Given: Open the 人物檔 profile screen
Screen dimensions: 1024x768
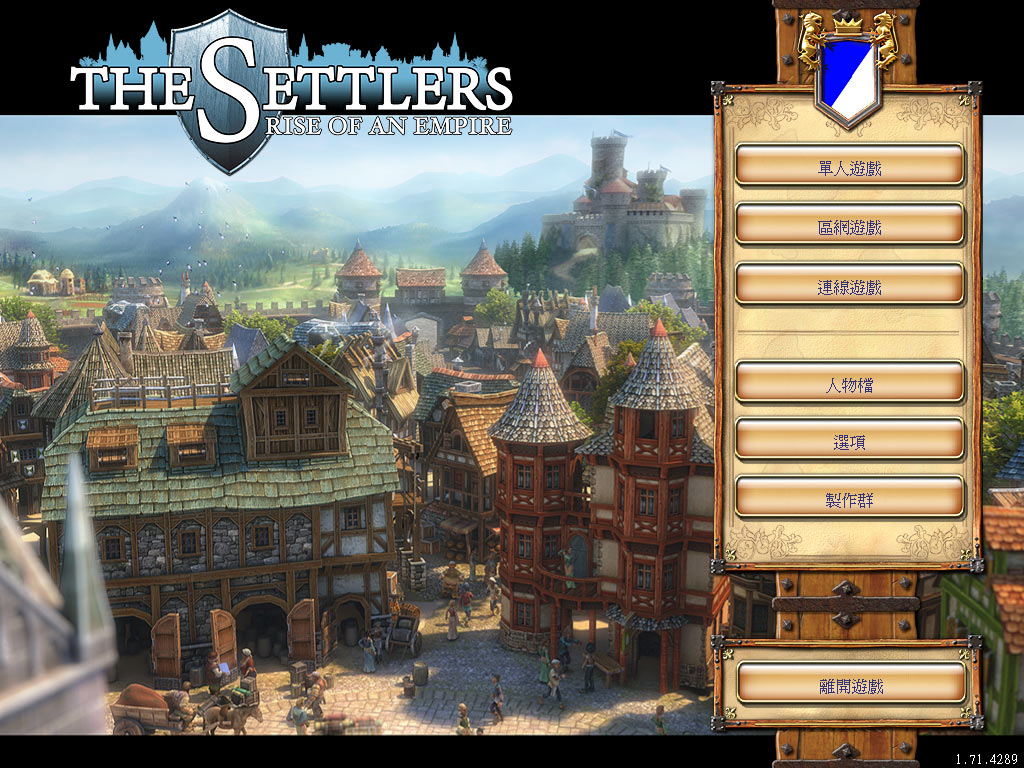Looking at the screenshot, I should pyautogui.click(x=849, y=383).
